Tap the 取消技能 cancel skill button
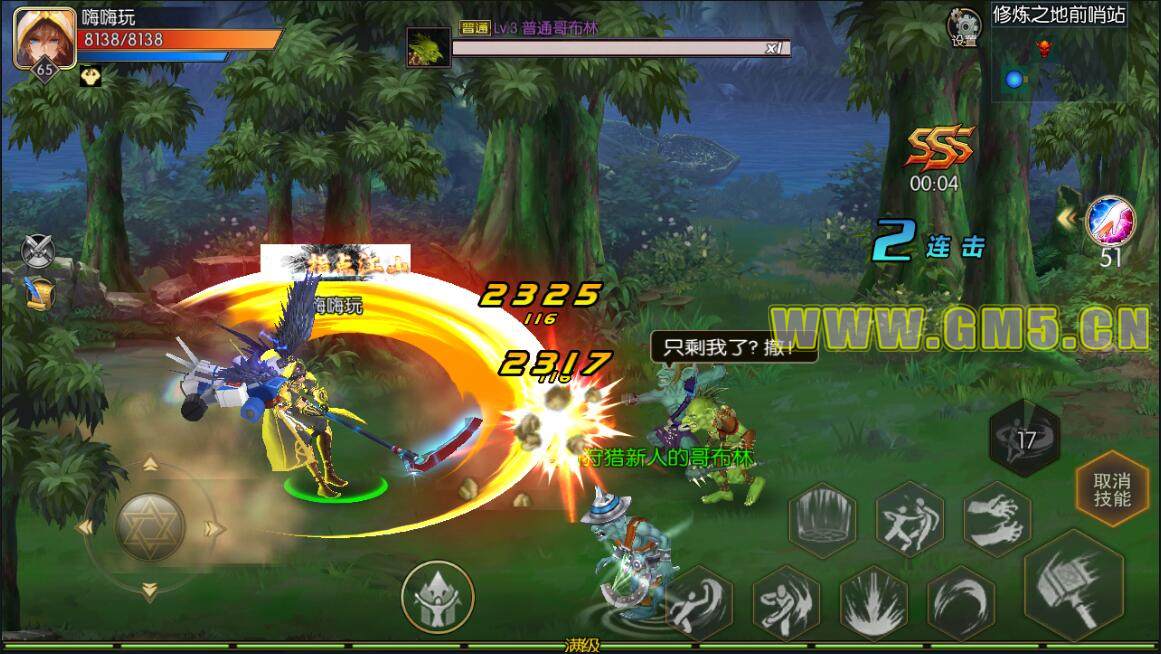 click(1112, 488)
